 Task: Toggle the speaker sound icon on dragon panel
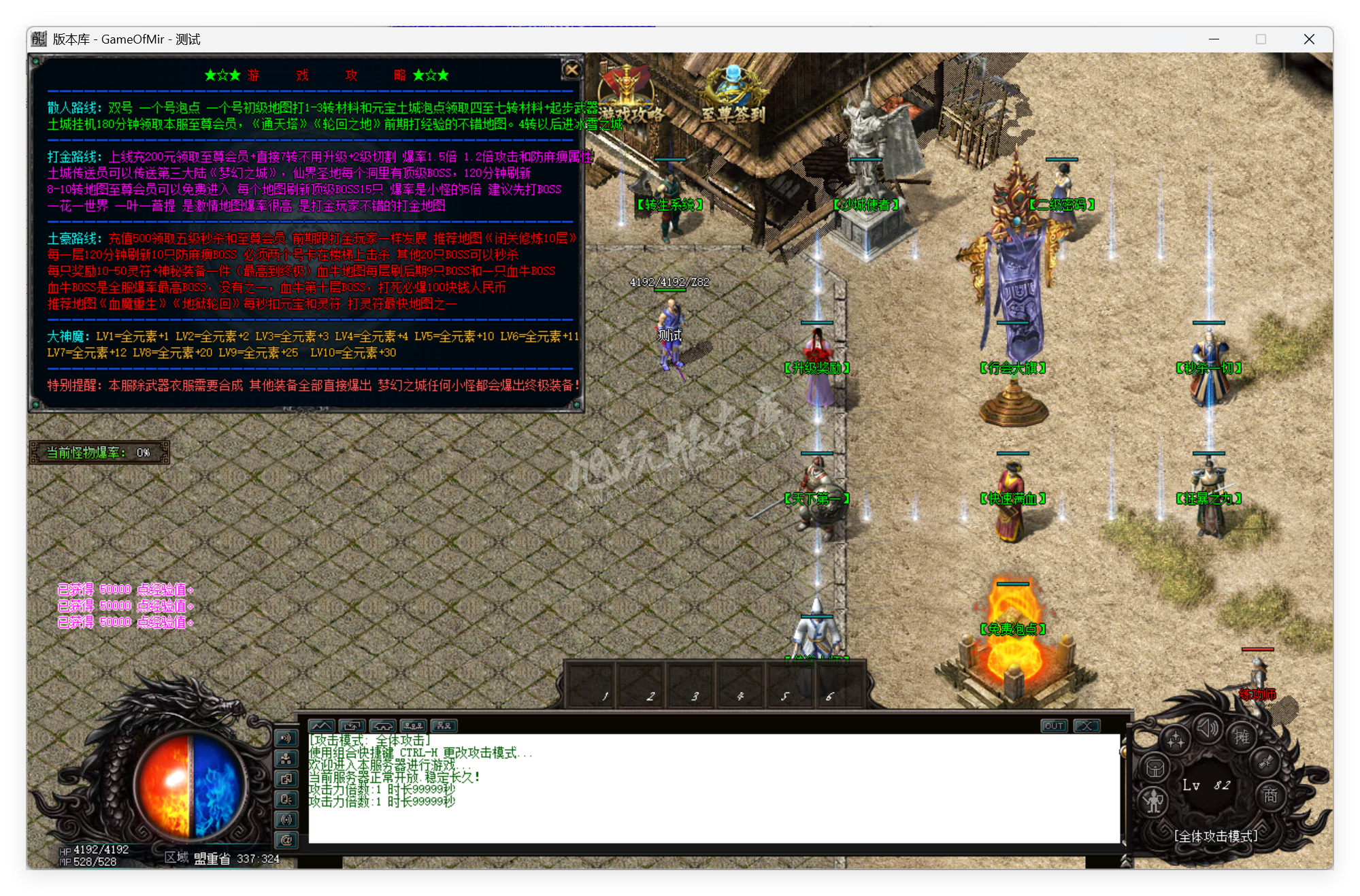point(1208,729)
